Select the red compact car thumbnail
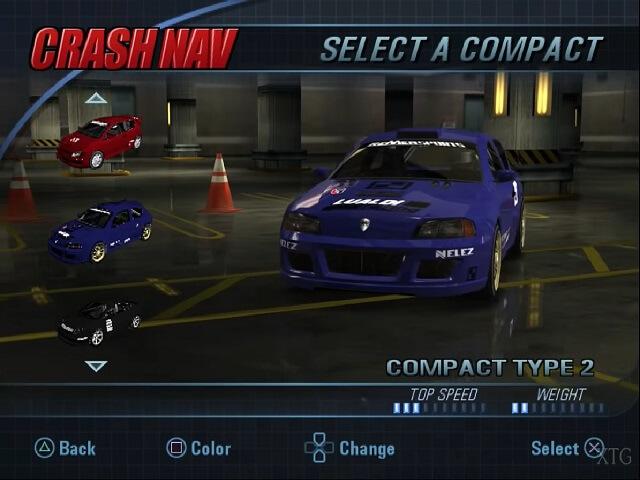 click(98, 141)
